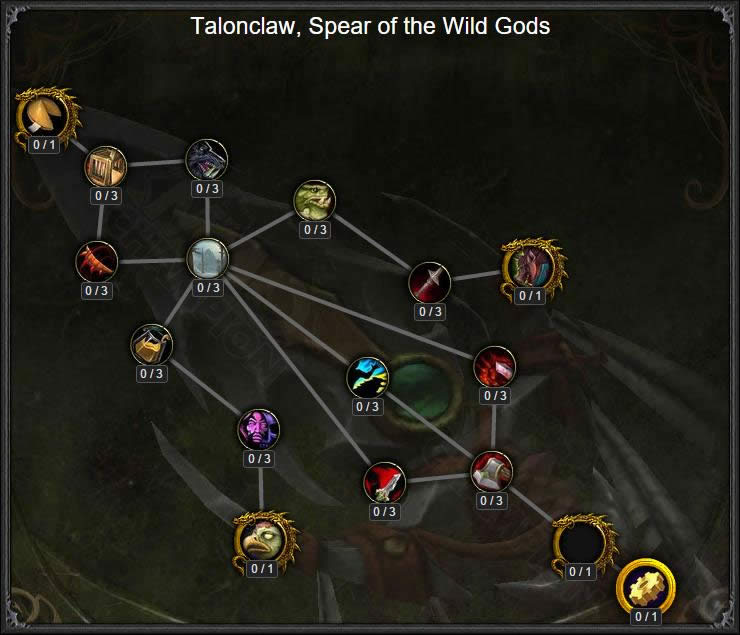Choose the dark beast head trait
This screenshot has height=635, width=740.
click(x=207, y=160)
